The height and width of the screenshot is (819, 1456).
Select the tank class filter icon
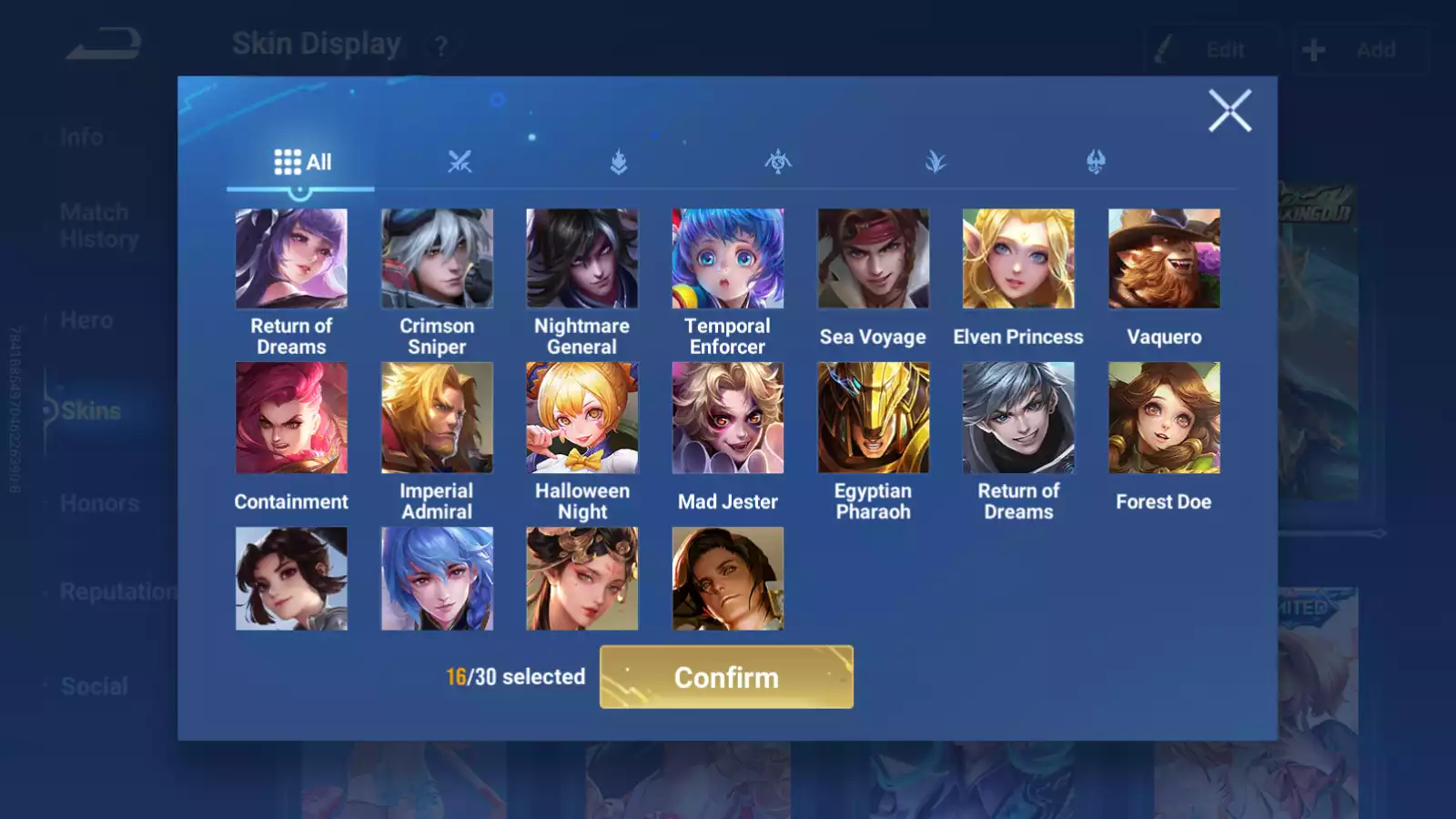point(618,162)
